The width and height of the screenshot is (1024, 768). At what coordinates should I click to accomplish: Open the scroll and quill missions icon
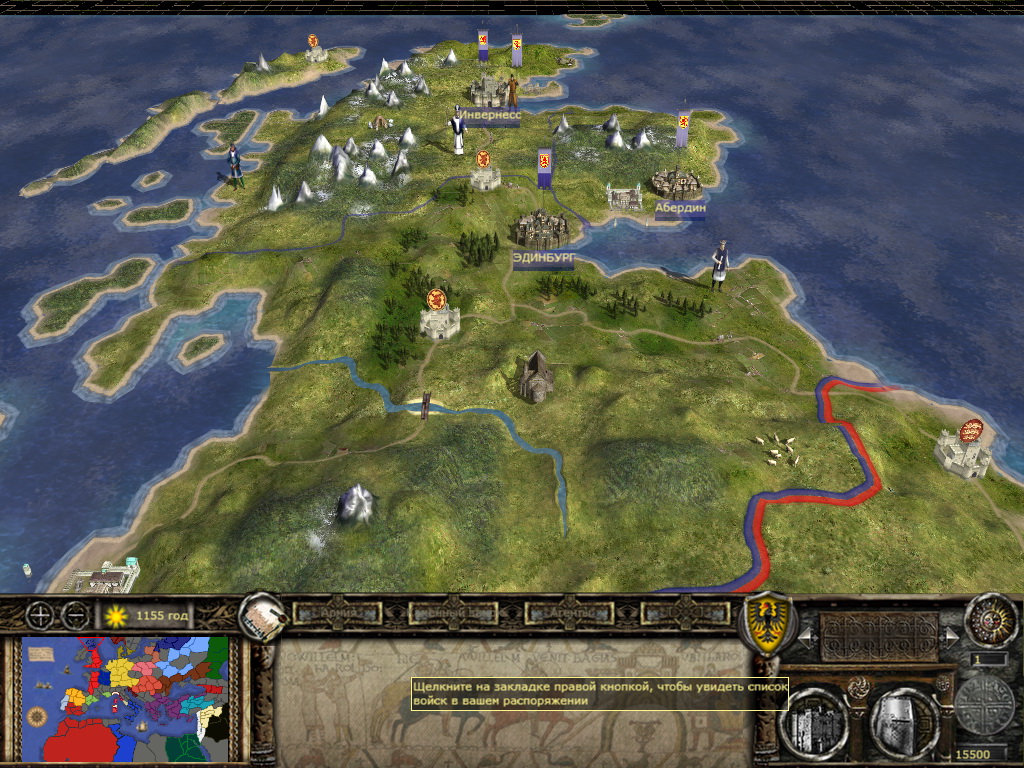tap(262, 618)
